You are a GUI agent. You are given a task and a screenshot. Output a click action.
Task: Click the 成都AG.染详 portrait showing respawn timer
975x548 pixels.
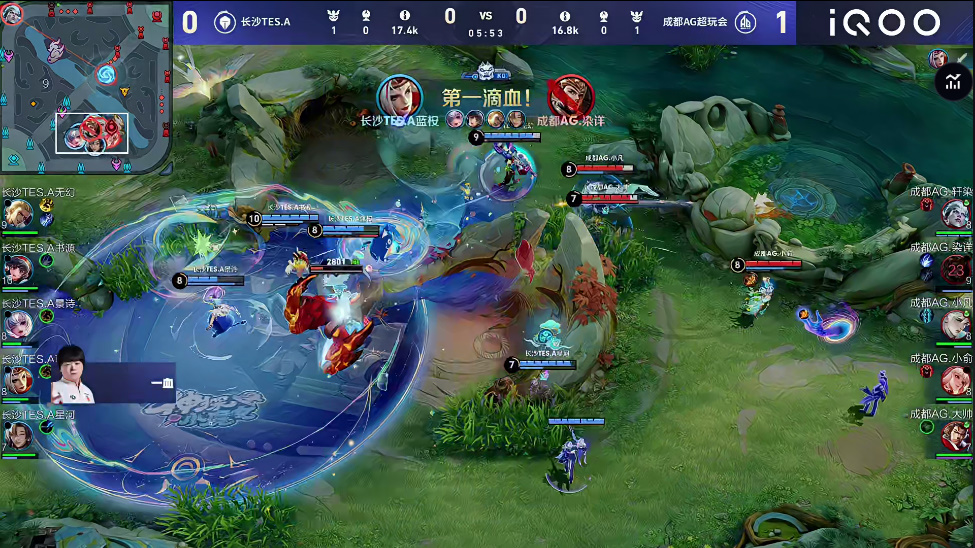click(x=956, y=269)
